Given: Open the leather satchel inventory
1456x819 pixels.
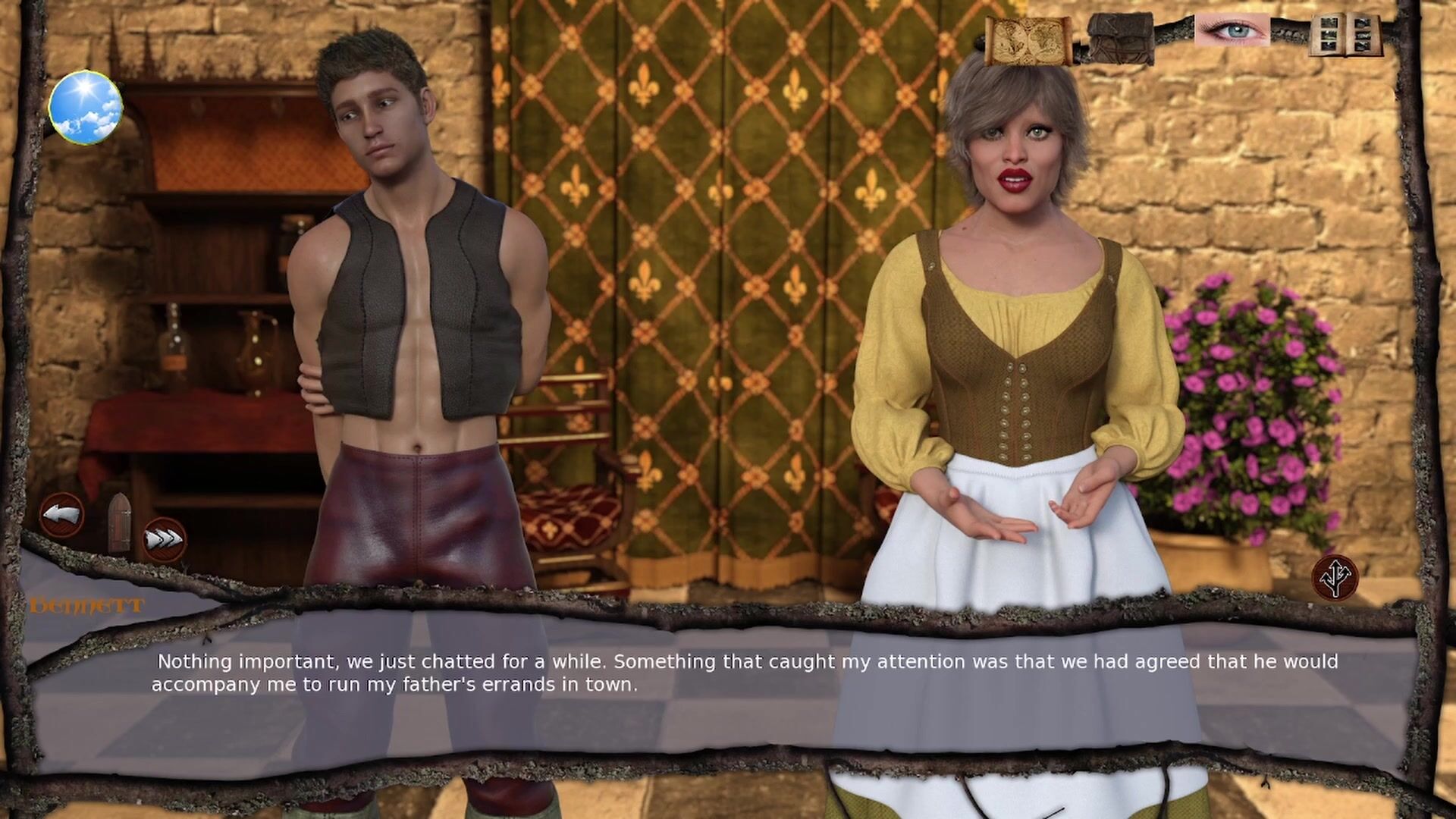Looking at the screenshot, I should coord(1120,38).
